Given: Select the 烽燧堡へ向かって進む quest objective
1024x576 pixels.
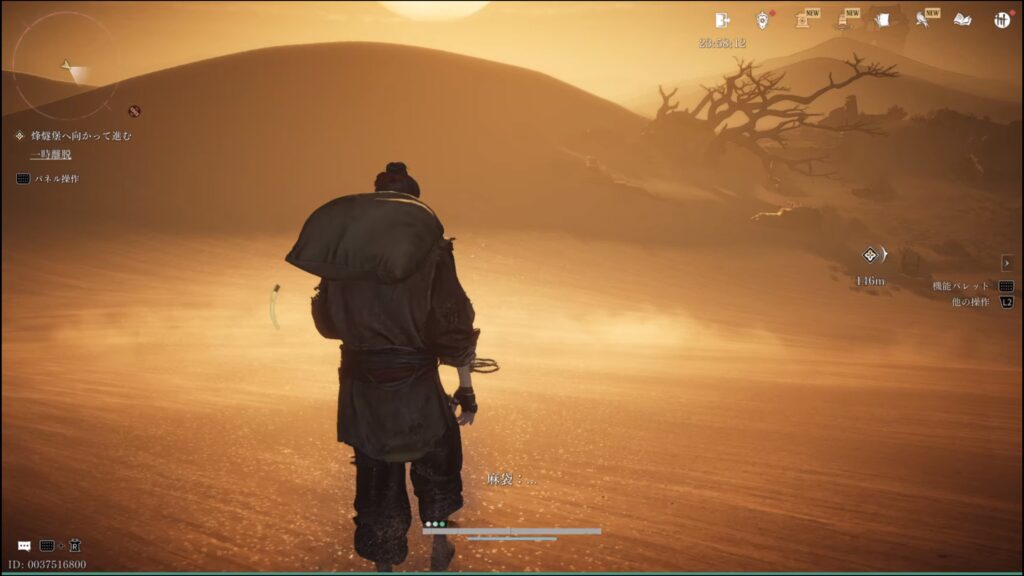Looking at the screenshot, I should pyautogui.click(x=80, y=136).
